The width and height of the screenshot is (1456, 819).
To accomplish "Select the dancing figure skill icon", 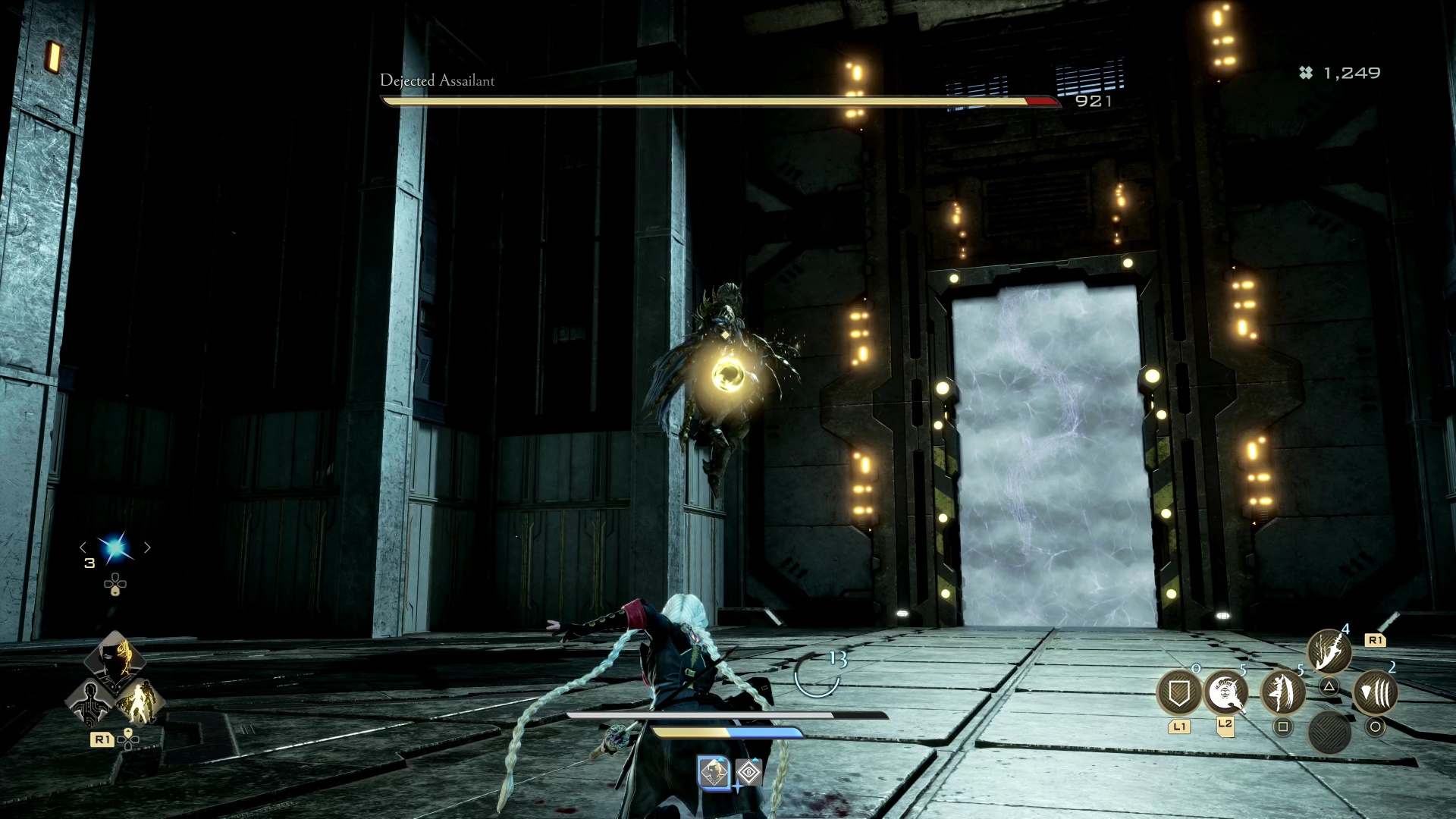I will pos(1282,692).
